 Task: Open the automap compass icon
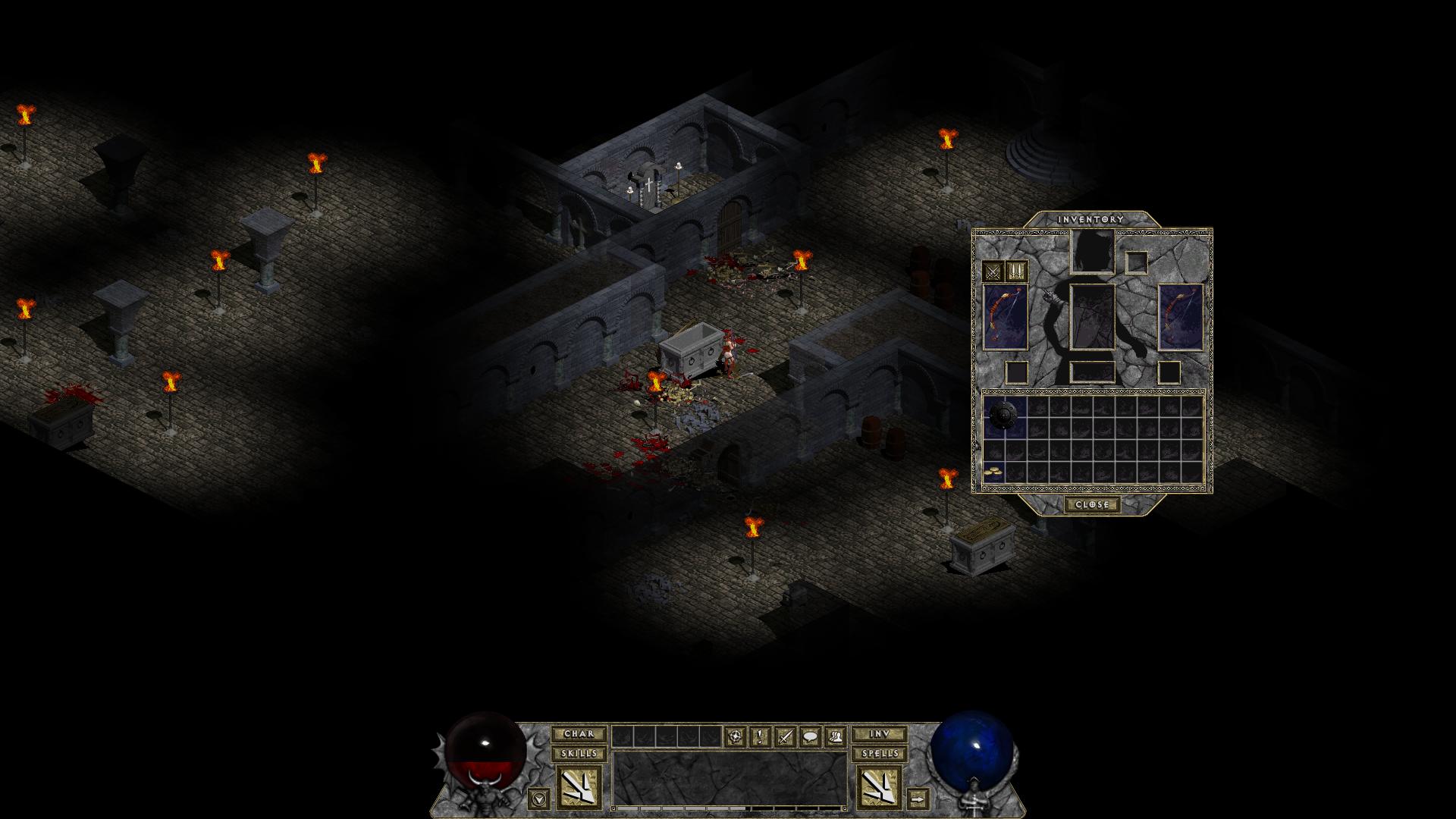click(x=734, y=736)
